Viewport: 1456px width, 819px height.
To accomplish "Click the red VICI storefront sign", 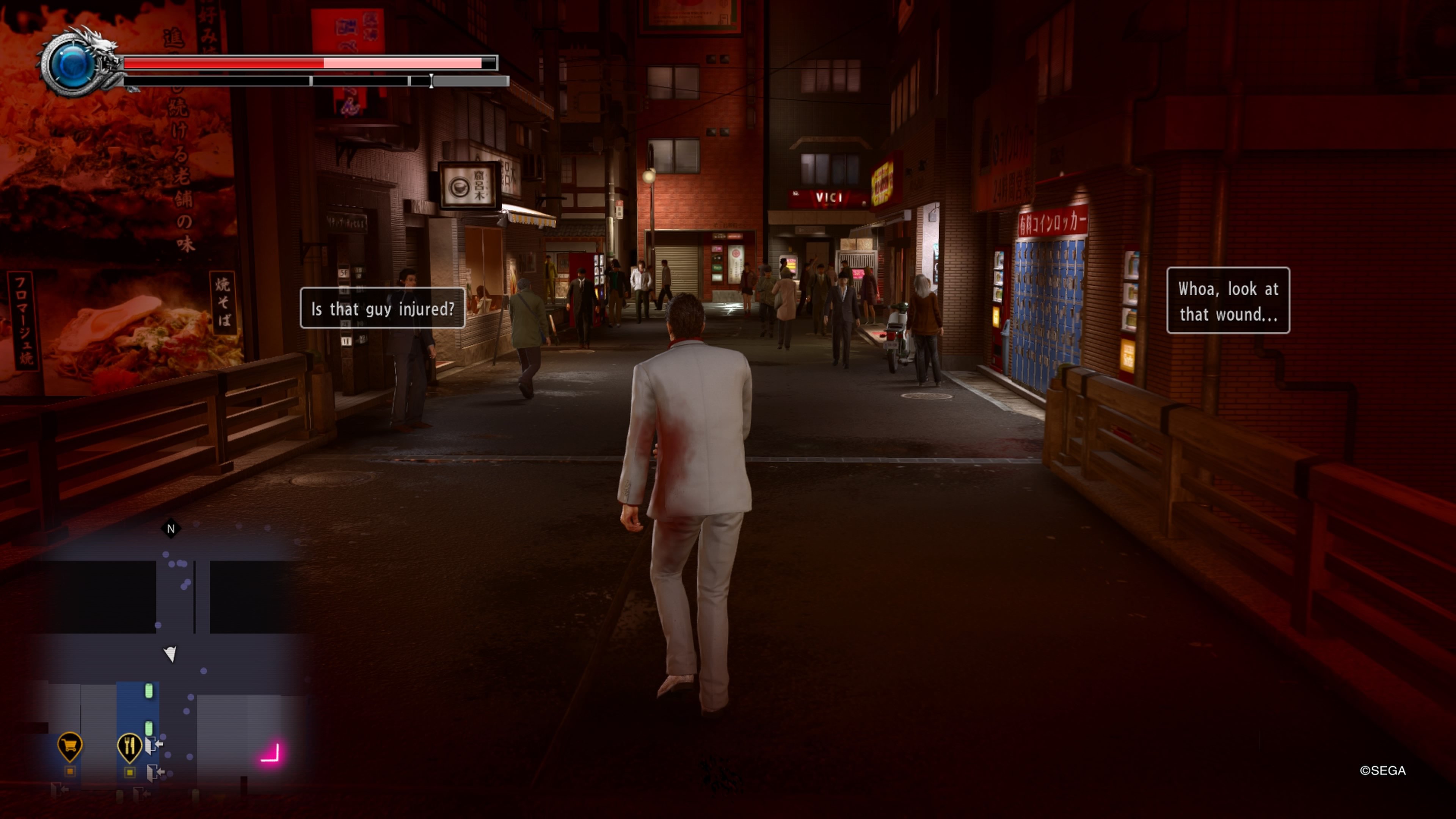I will coord(829,199).
